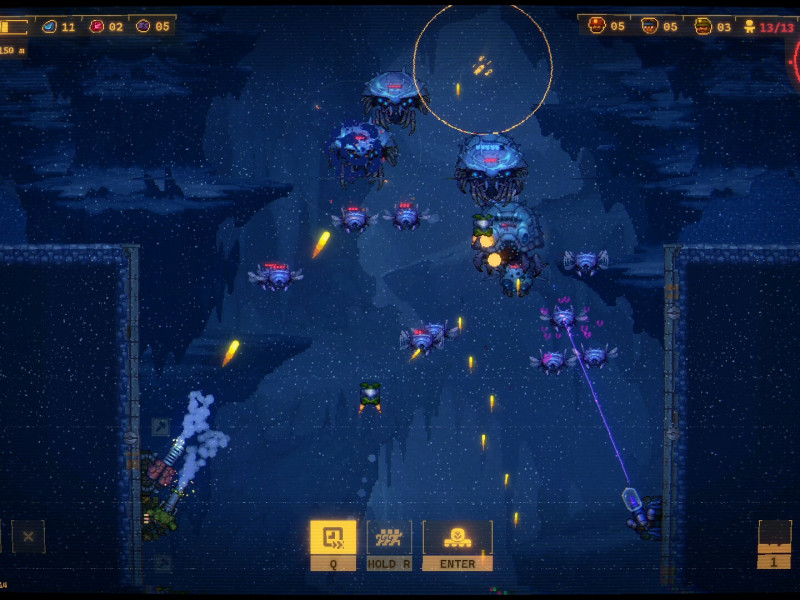Activate the highlighted Q ability button
The height and width of the screenshot is (600, 800).
[333, 538]
